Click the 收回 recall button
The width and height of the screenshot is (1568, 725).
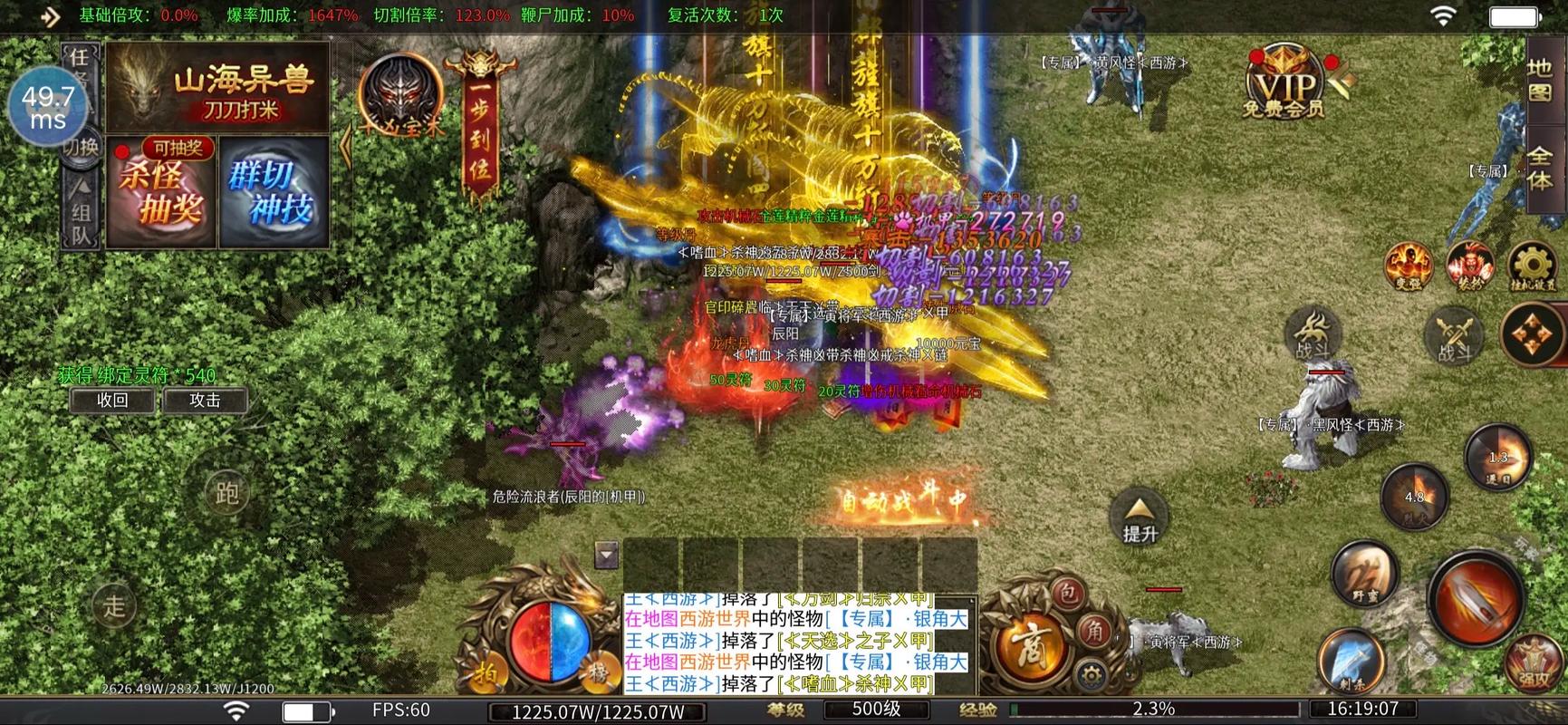pyautogui.click(x=112, y=401)
